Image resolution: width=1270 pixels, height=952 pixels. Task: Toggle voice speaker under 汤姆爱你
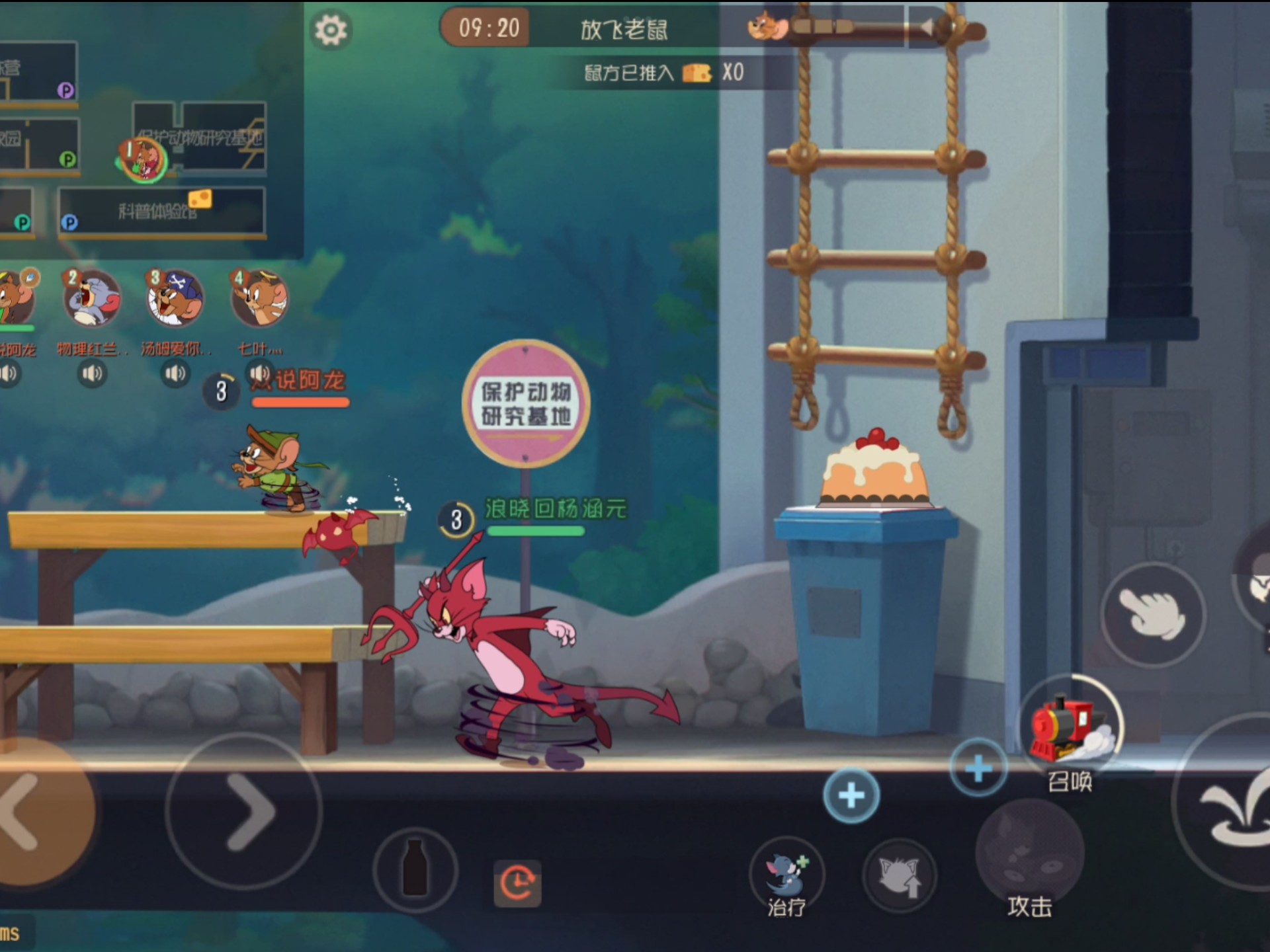pyautogui.click(x=175, y=374)
